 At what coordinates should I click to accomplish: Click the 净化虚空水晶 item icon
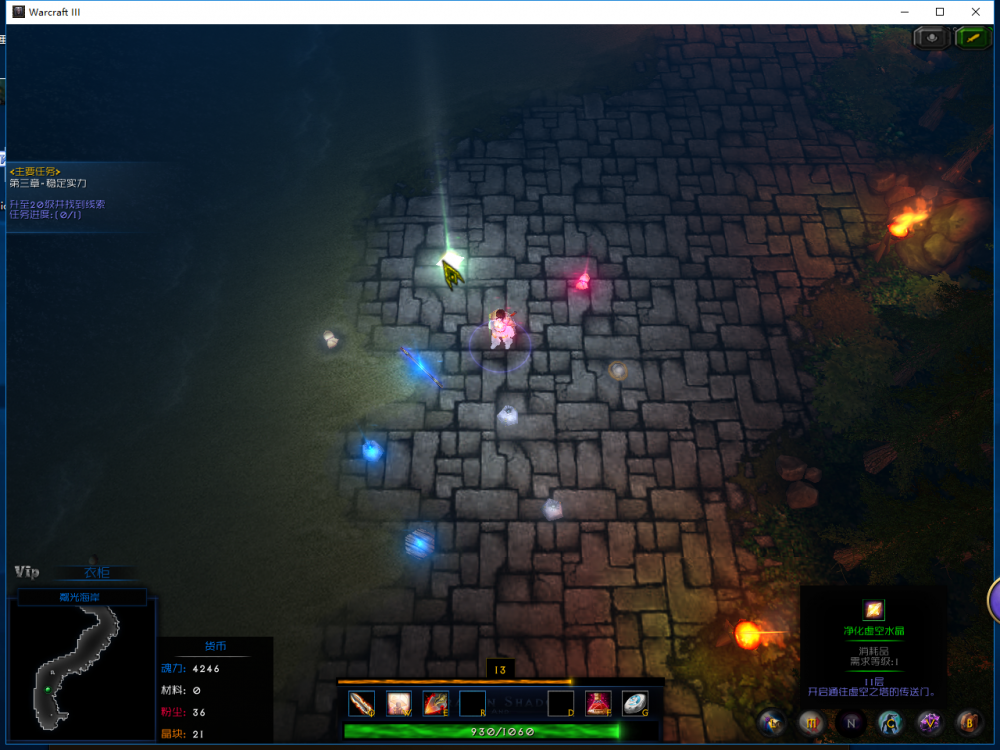coord(874,609)
